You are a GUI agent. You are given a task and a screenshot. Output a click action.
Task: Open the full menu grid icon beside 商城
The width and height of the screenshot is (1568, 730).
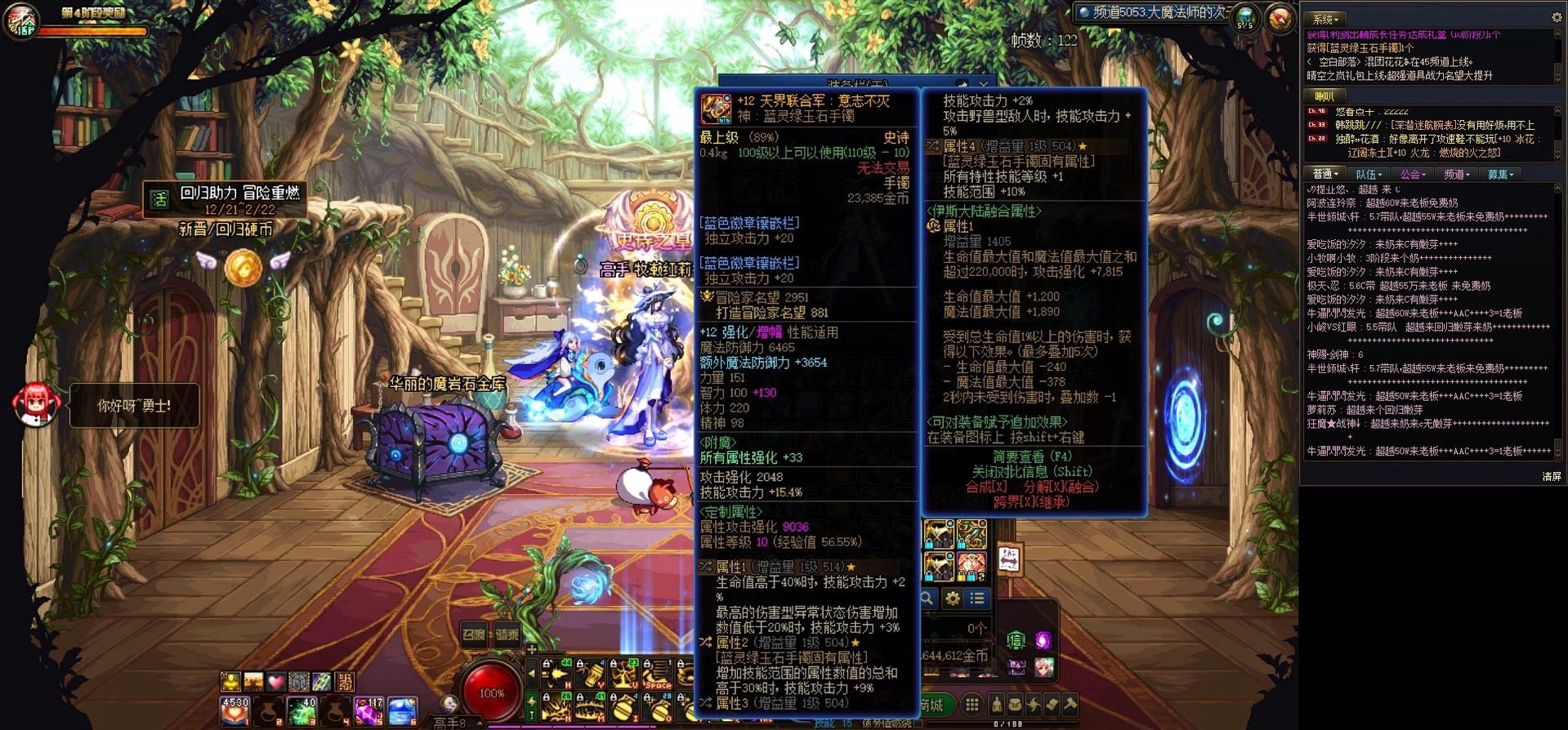coord(972,704)
